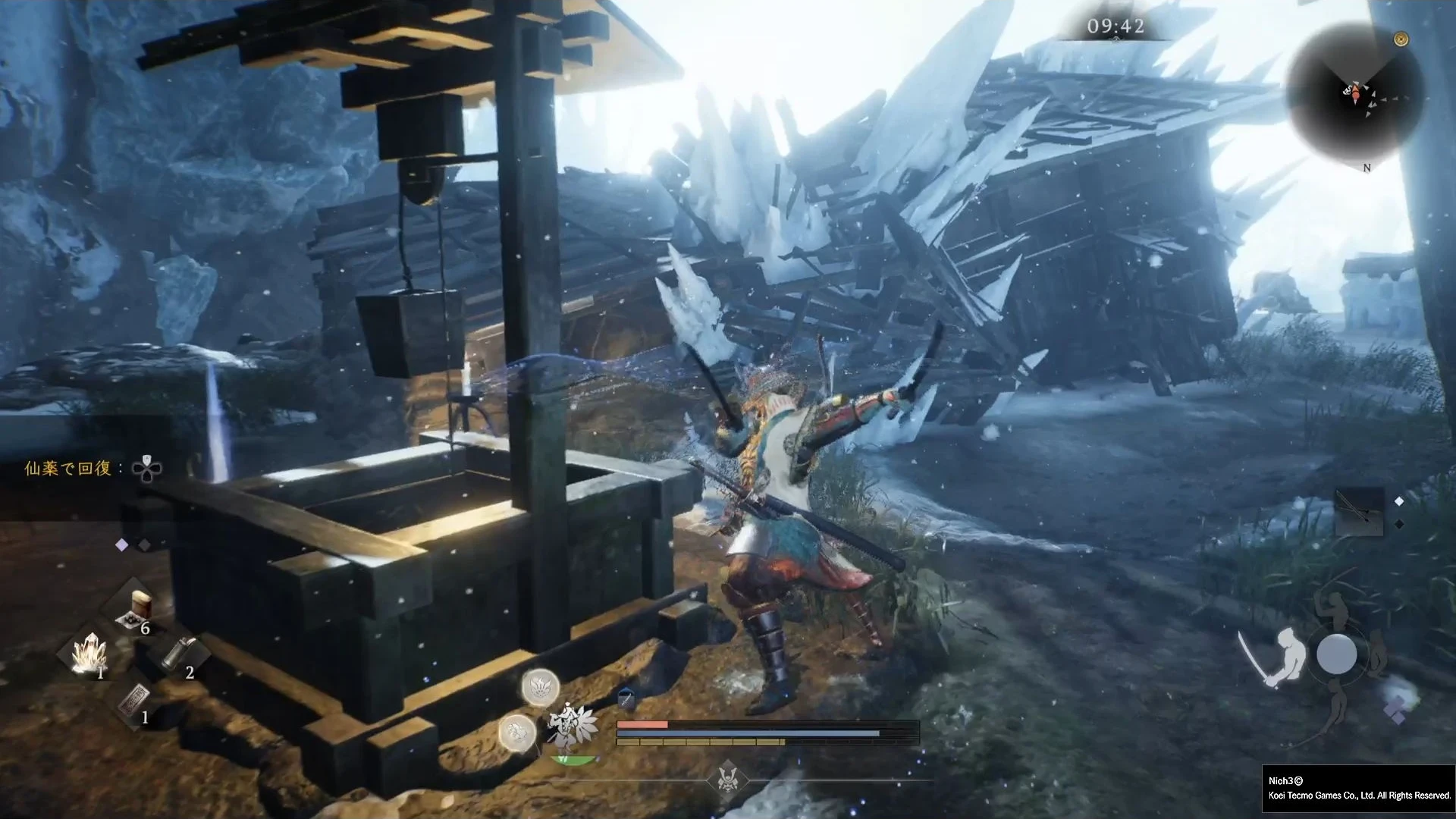Activate the upper round guardian spirit skill
The image size is (1456, 819).
coord(541,688)
